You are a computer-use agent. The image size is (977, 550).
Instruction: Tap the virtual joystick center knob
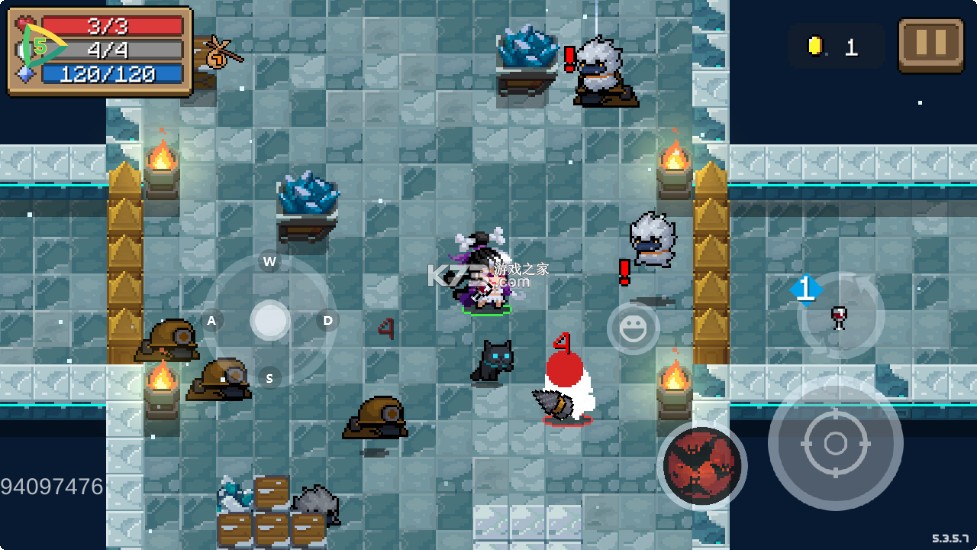click(x=270, y=321)
